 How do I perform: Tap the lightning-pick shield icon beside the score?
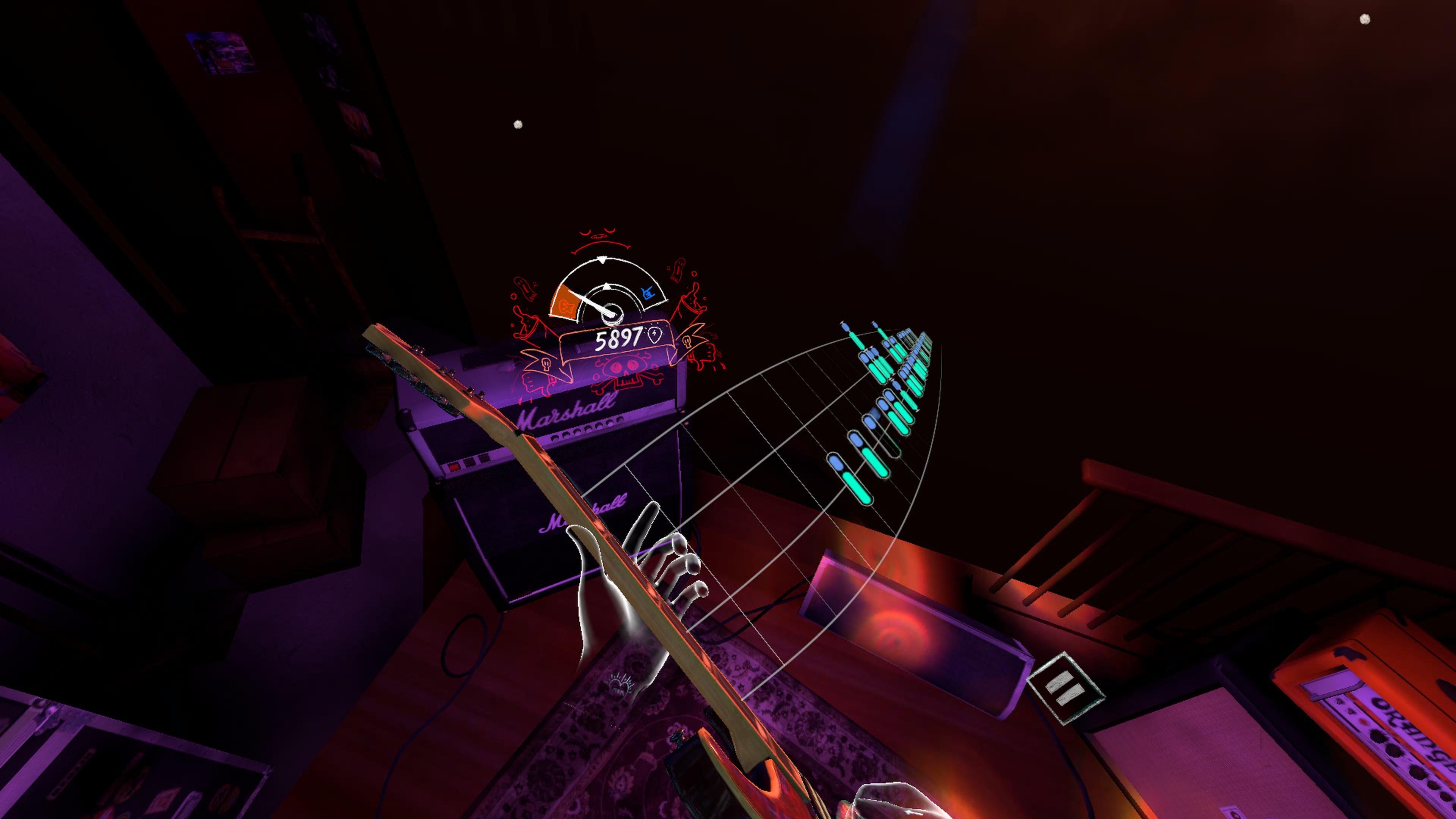coord(654,335)
